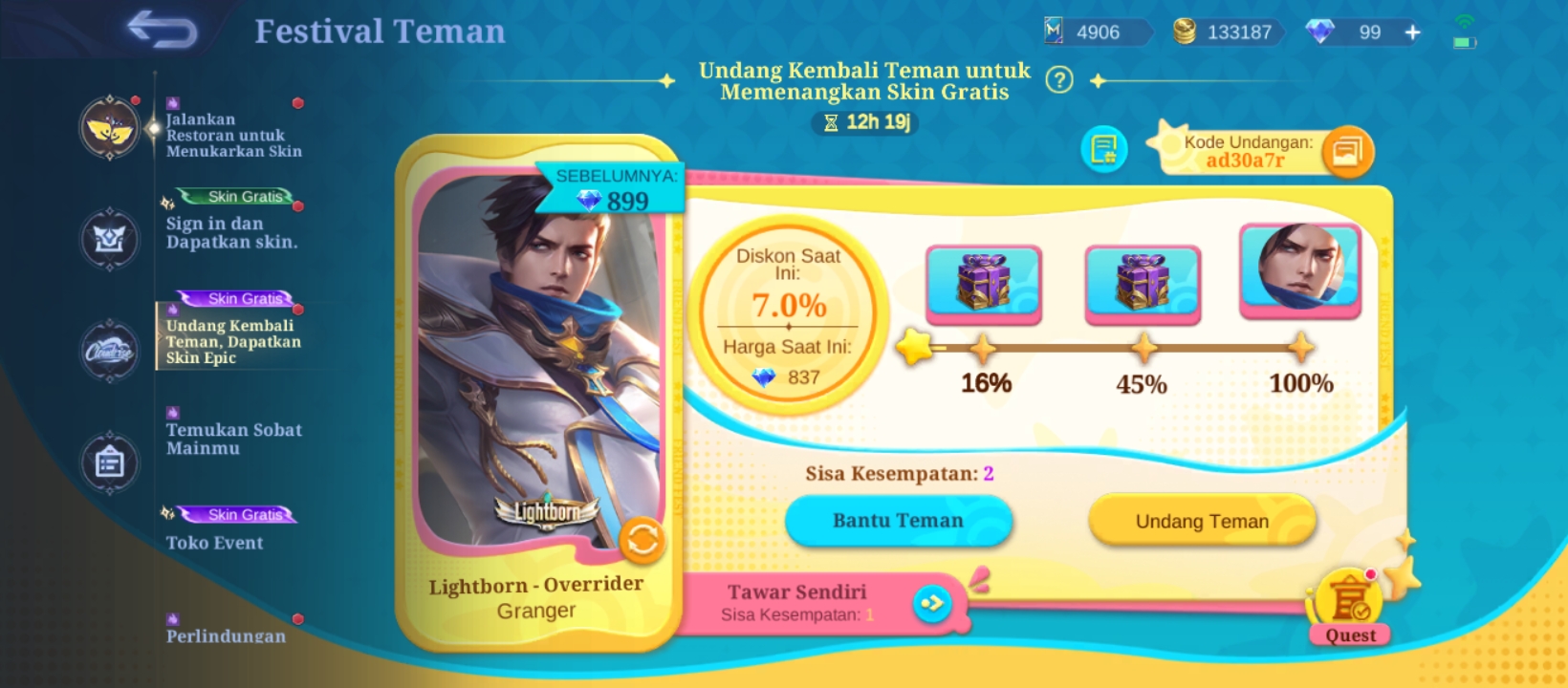Image resolution: width=1568 pixels, height=688 pixels.
Task: Invite friends with Undang Teman button
Action: coord(1202,521)
